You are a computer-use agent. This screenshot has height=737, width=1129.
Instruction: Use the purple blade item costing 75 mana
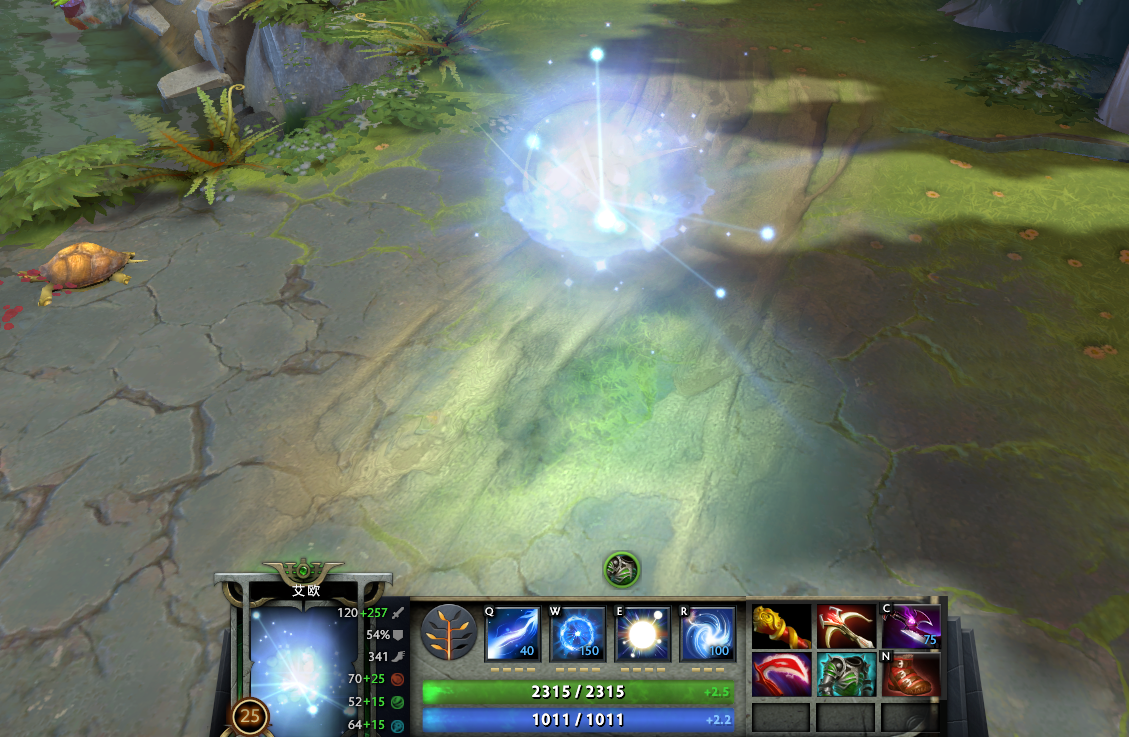pos(911,626)
